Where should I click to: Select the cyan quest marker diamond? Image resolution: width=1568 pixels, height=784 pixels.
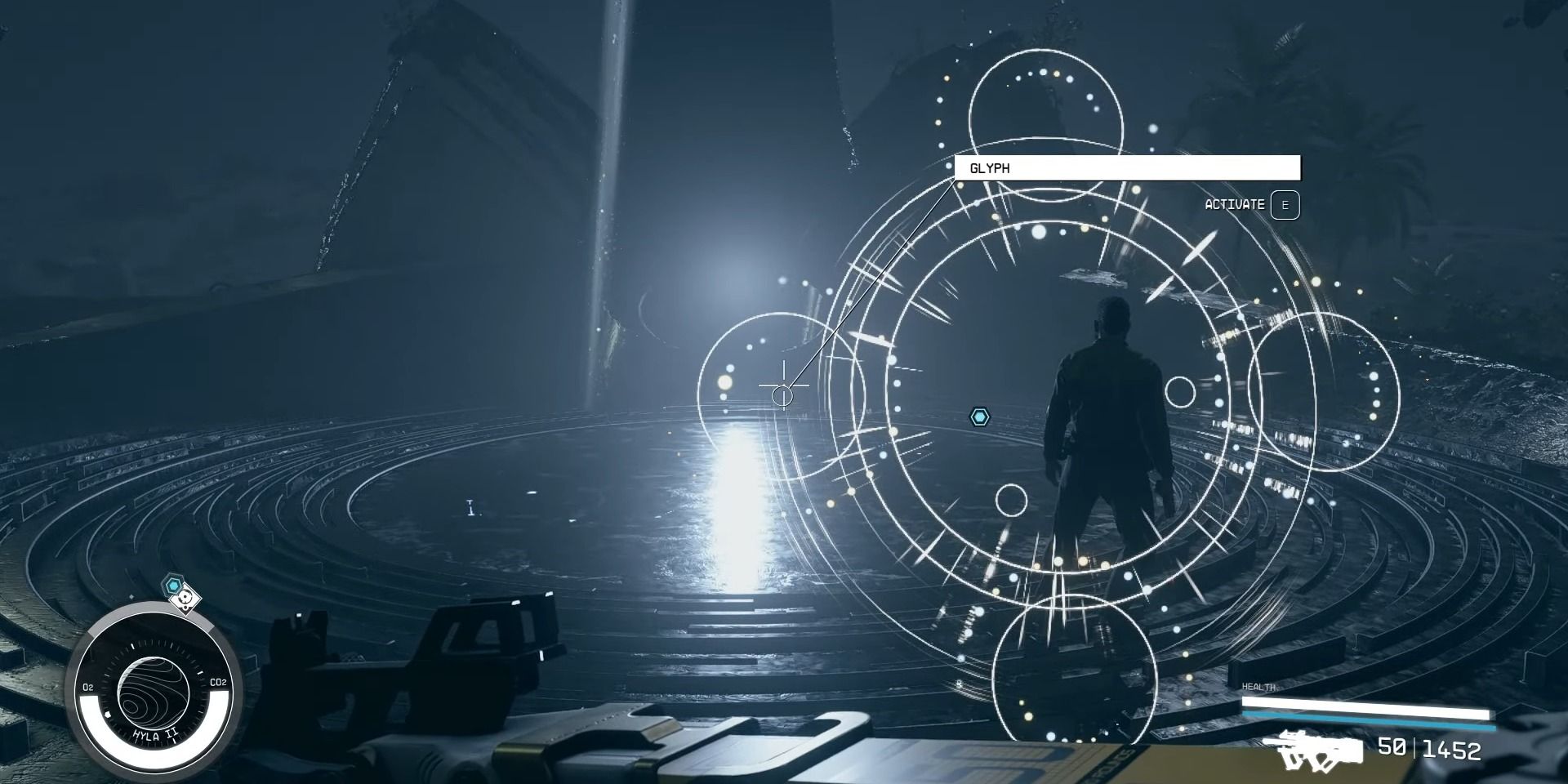point(979,416)
